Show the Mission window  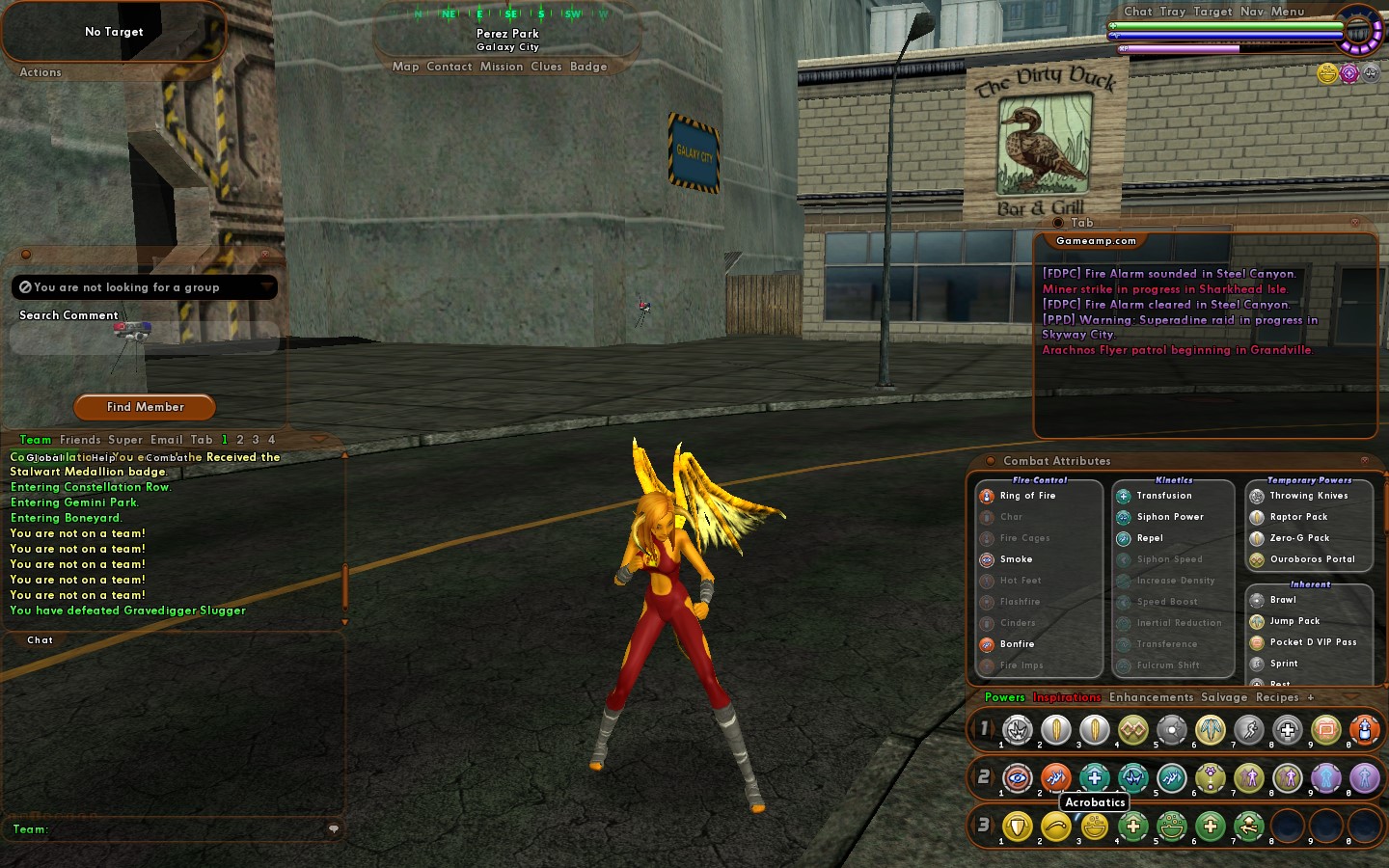pos(502,67)
